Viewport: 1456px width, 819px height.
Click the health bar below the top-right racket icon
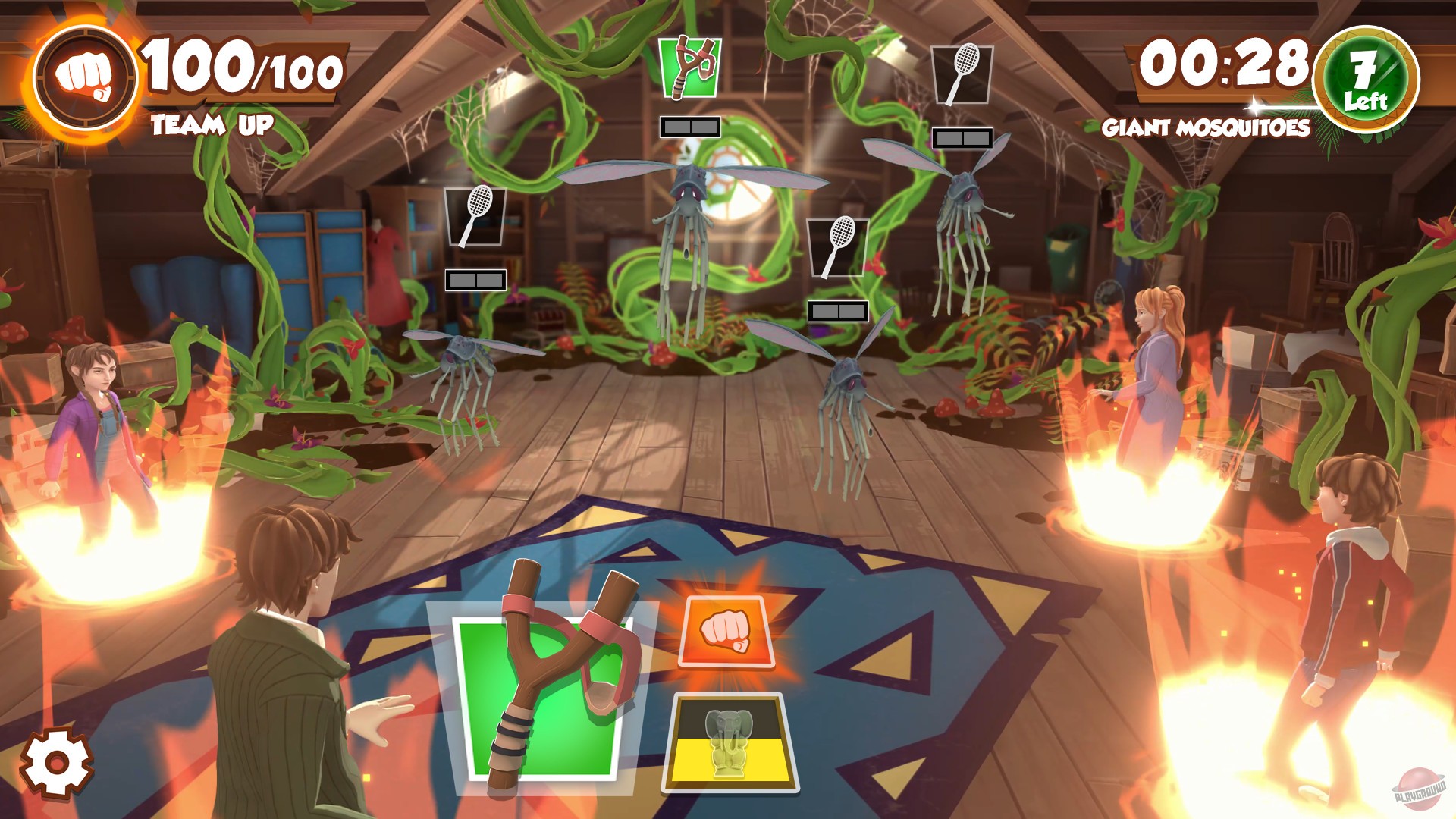tap(962, 140)
